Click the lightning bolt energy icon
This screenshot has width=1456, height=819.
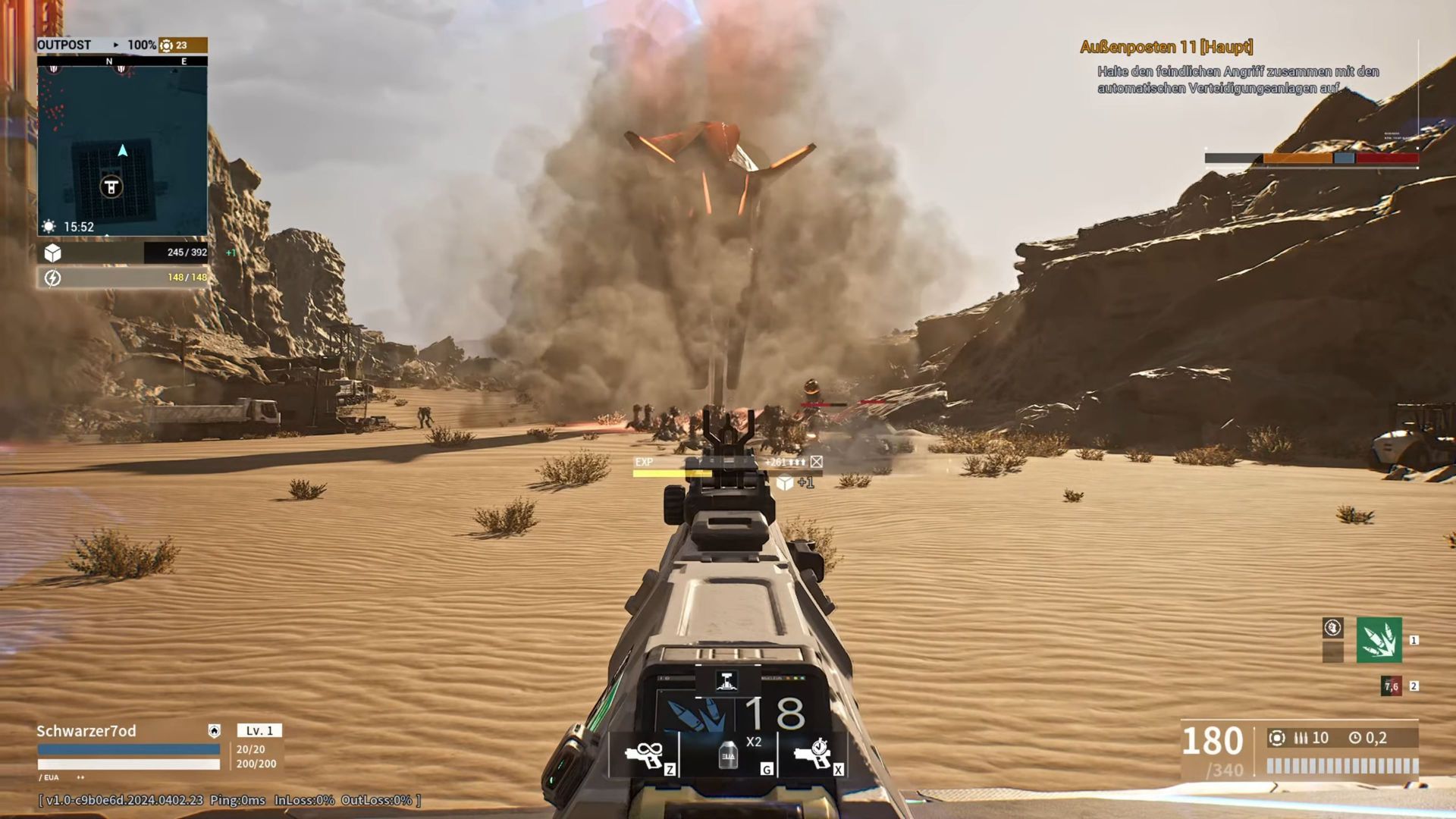click(52, 278)
